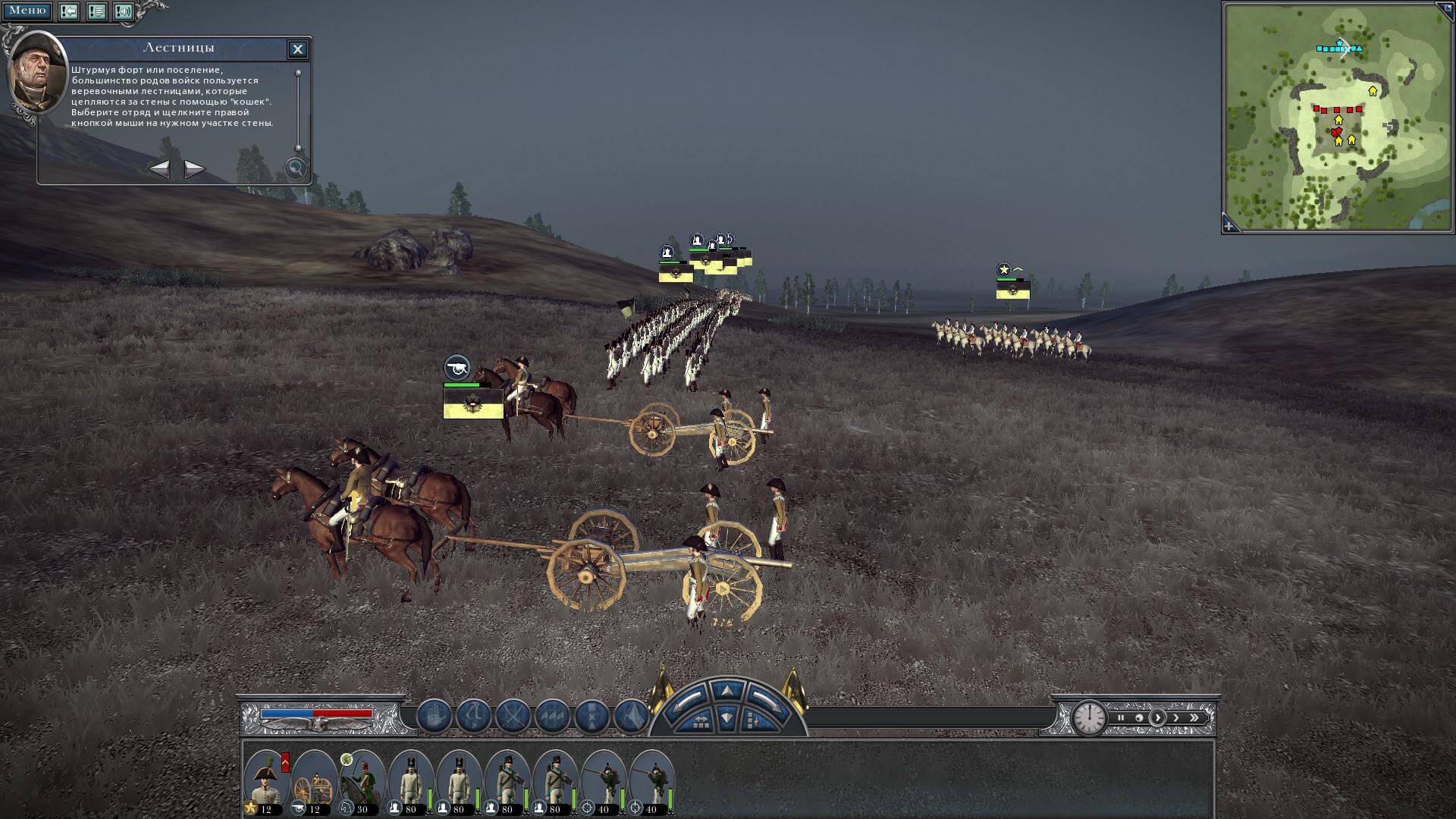Toggle crossed swords melee mode button
1456x819 pixels.
[x=513, y=716]
